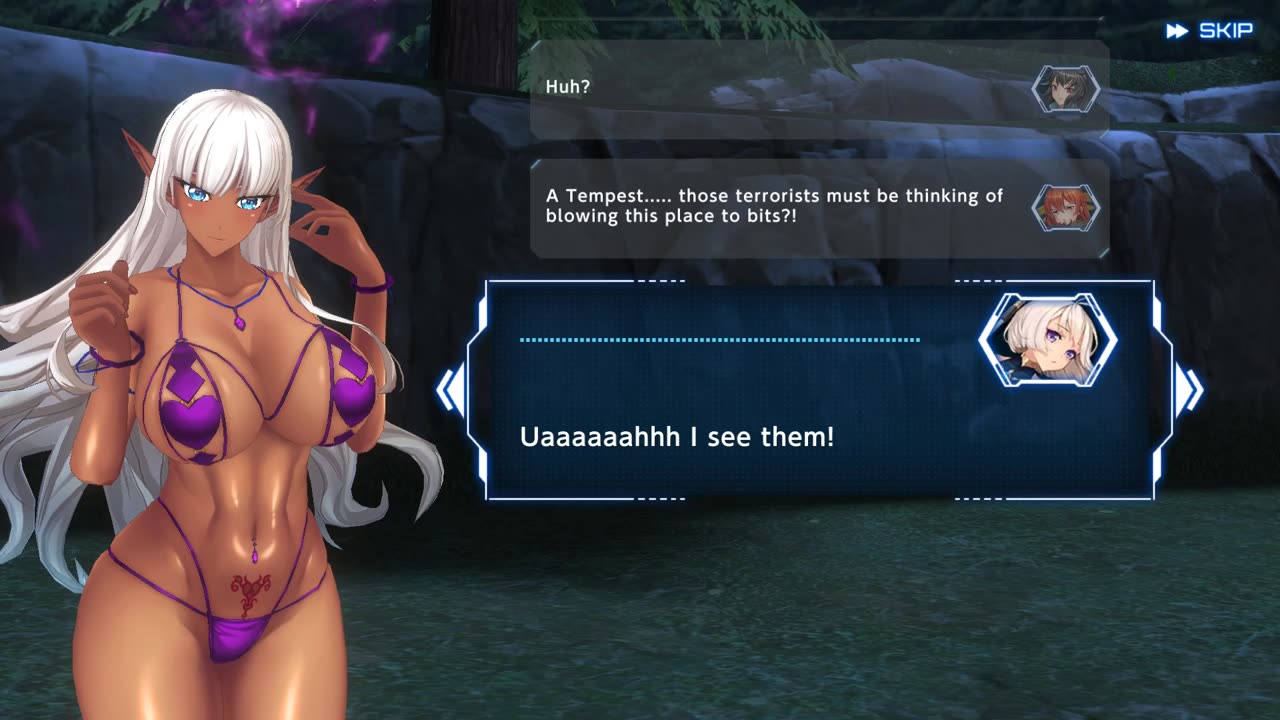Viewport: 1280px width, 720px height.
Task: Select the "Huh?" dialogue log entry
Action: tap(818, 89)
